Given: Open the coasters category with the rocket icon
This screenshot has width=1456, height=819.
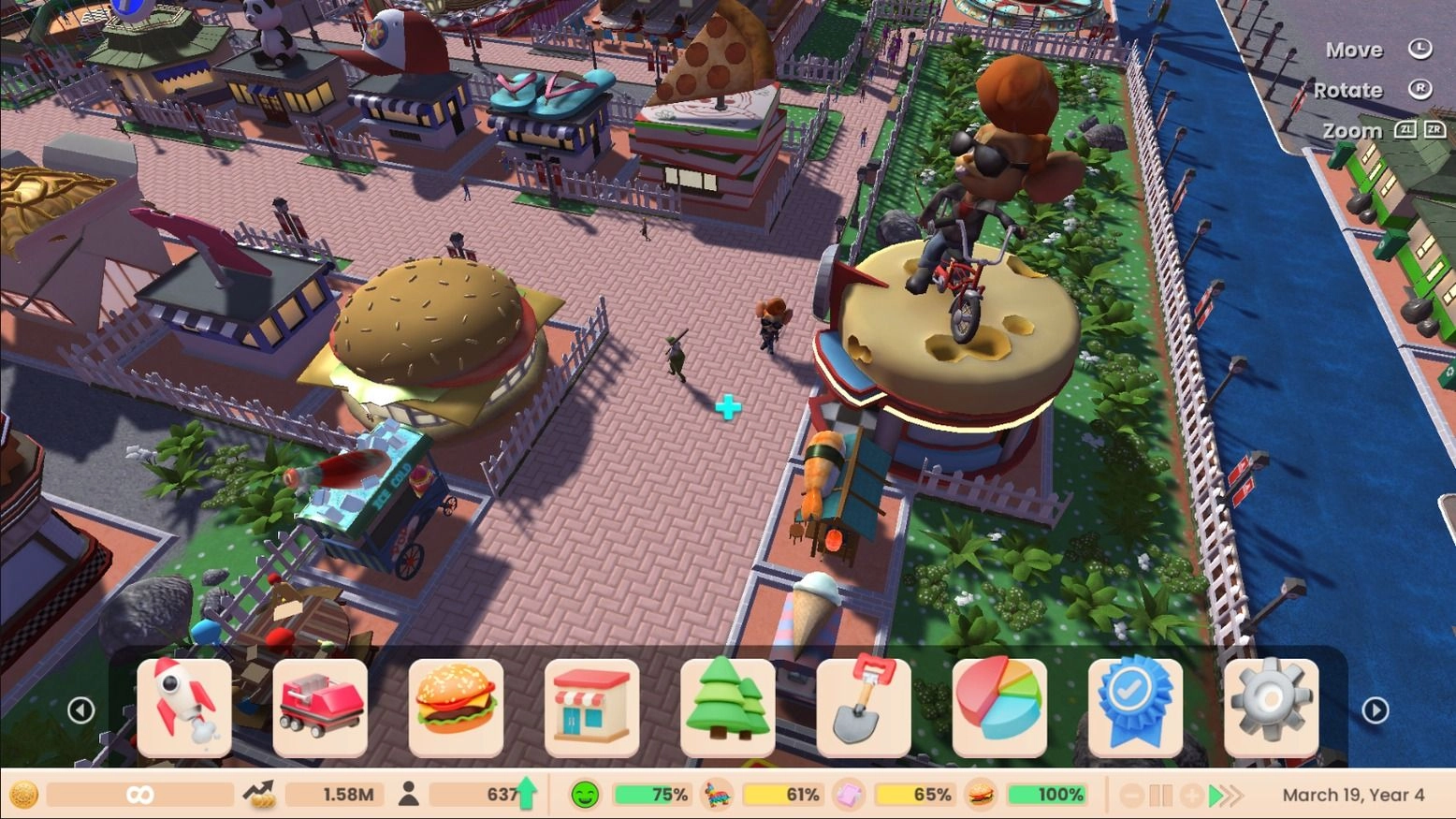Looking at the screenshot, I should click(x=186, y=709).
